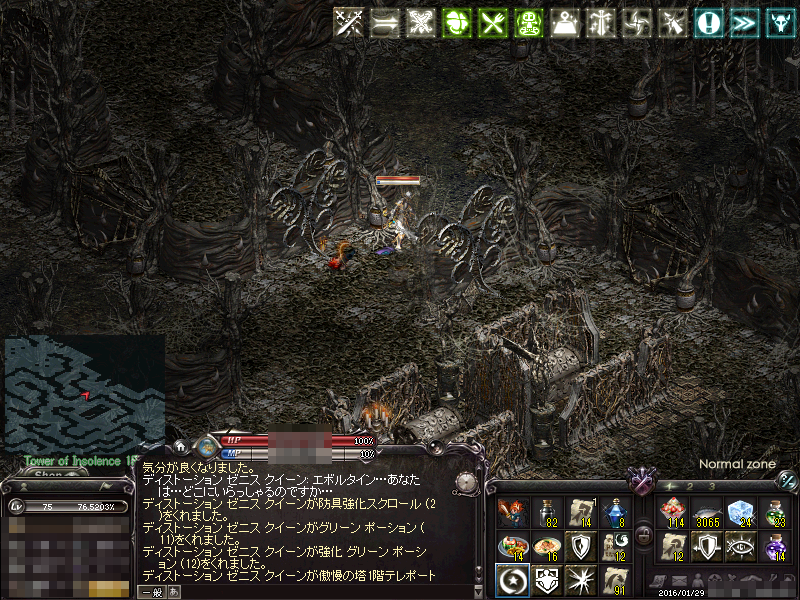Viewport: 800px width, 600px height.
Task: Click the four-leaf clover buff icon
Action: pos(456,23)
